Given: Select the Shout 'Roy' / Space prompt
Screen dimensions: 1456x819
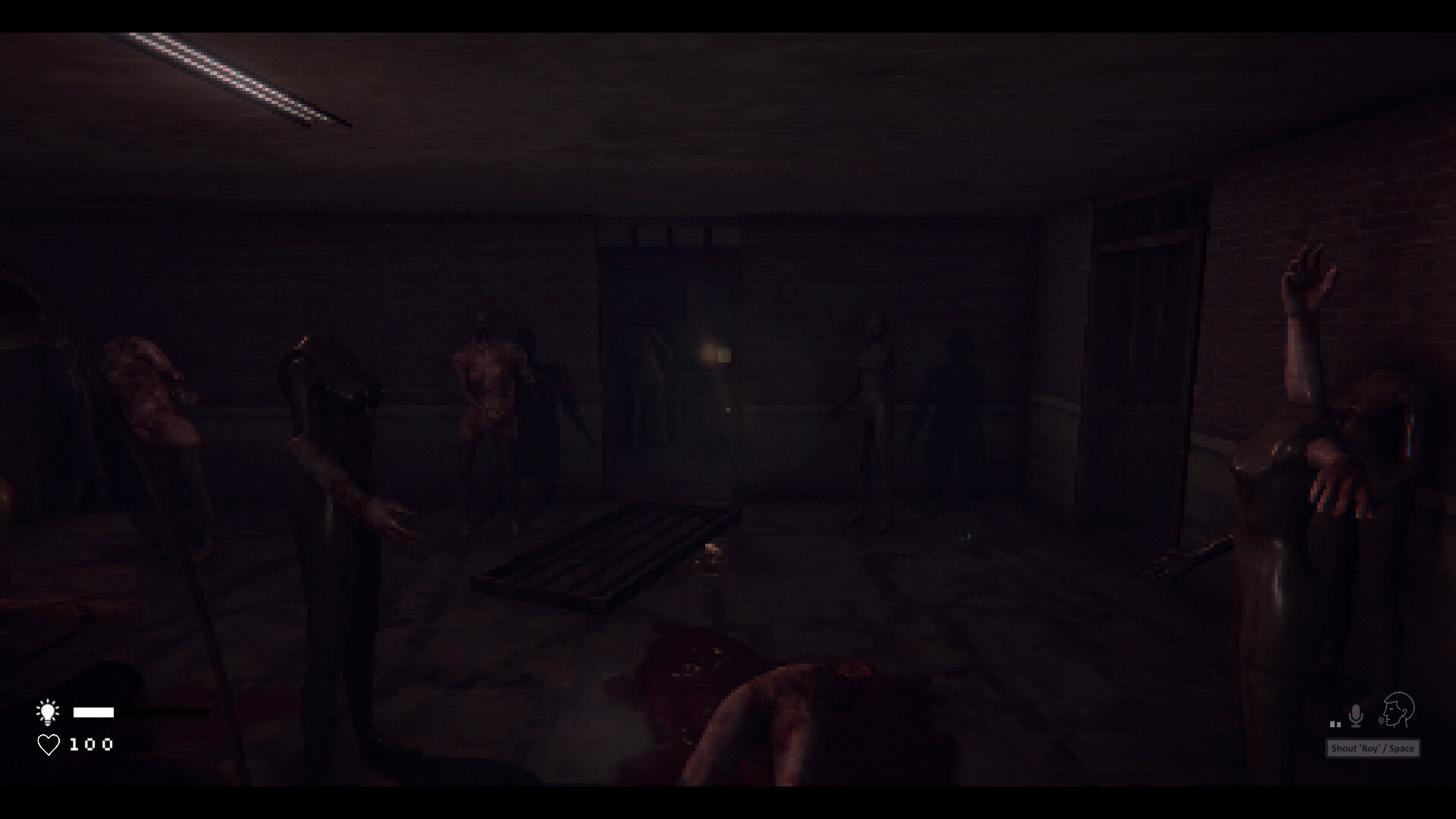Looking at the screenshot, I should pyautogui.click(x=1371, y=748).
